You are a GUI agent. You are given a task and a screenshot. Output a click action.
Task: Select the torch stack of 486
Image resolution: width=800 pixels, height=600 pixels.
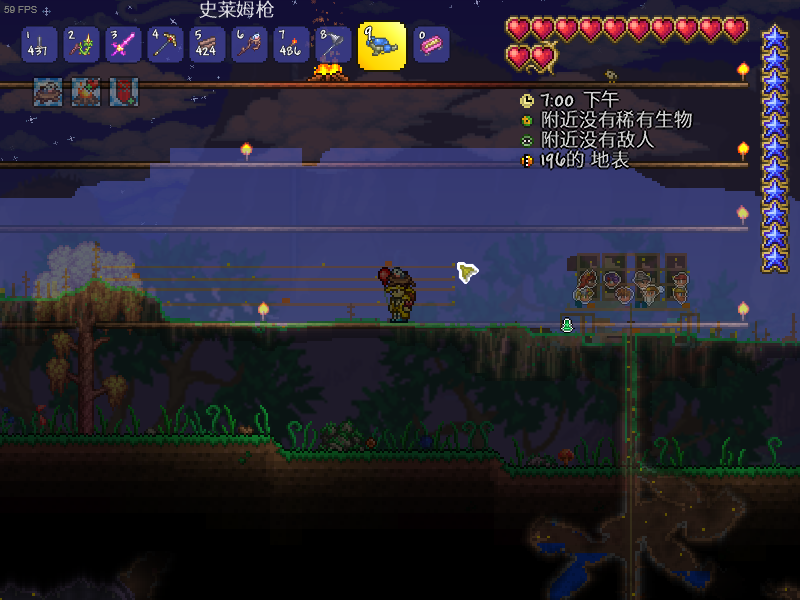(x=291, y=45)
